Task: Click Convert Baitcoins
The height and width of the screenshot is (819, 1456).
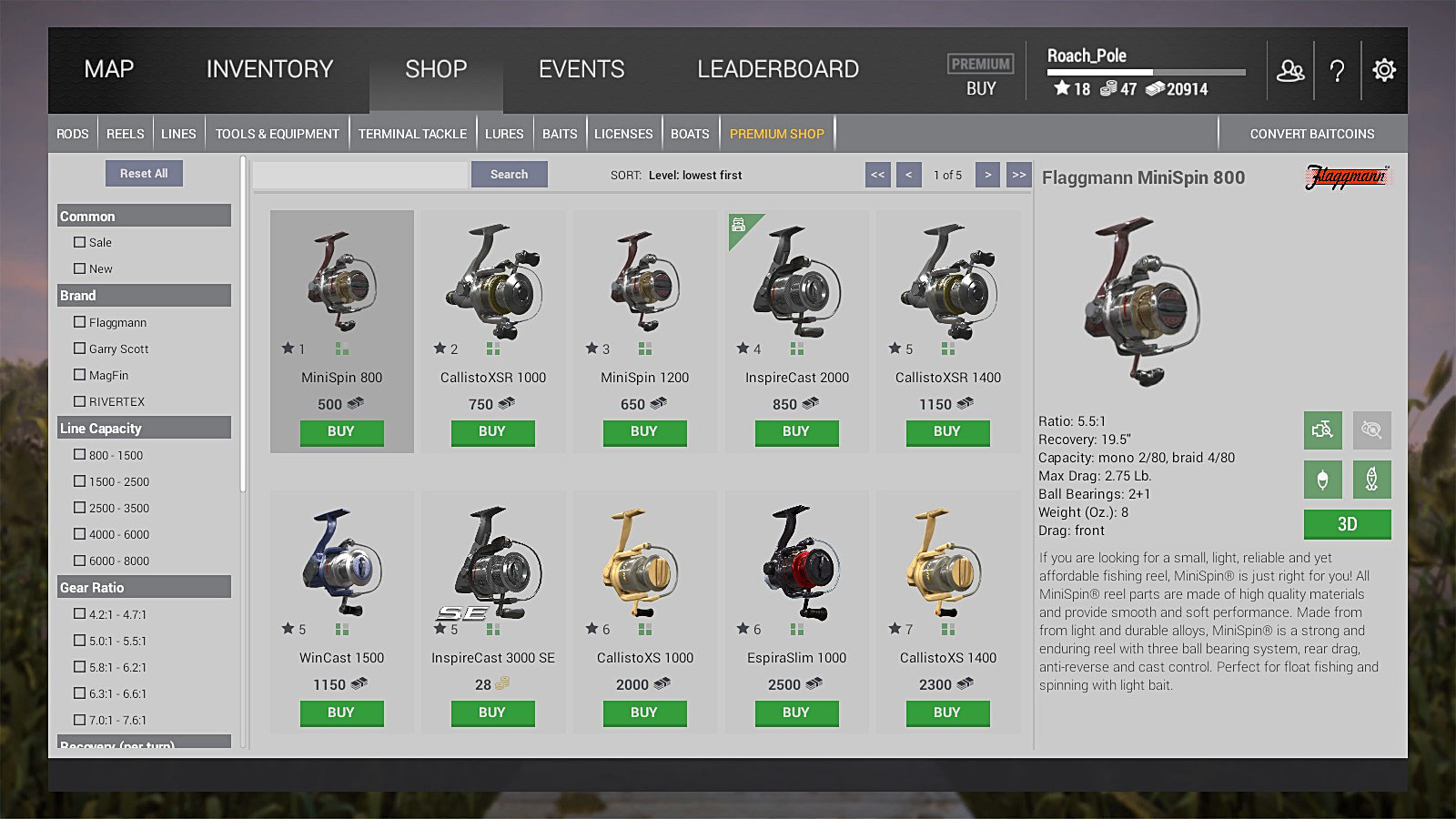Action: (x=1311, y=134)
